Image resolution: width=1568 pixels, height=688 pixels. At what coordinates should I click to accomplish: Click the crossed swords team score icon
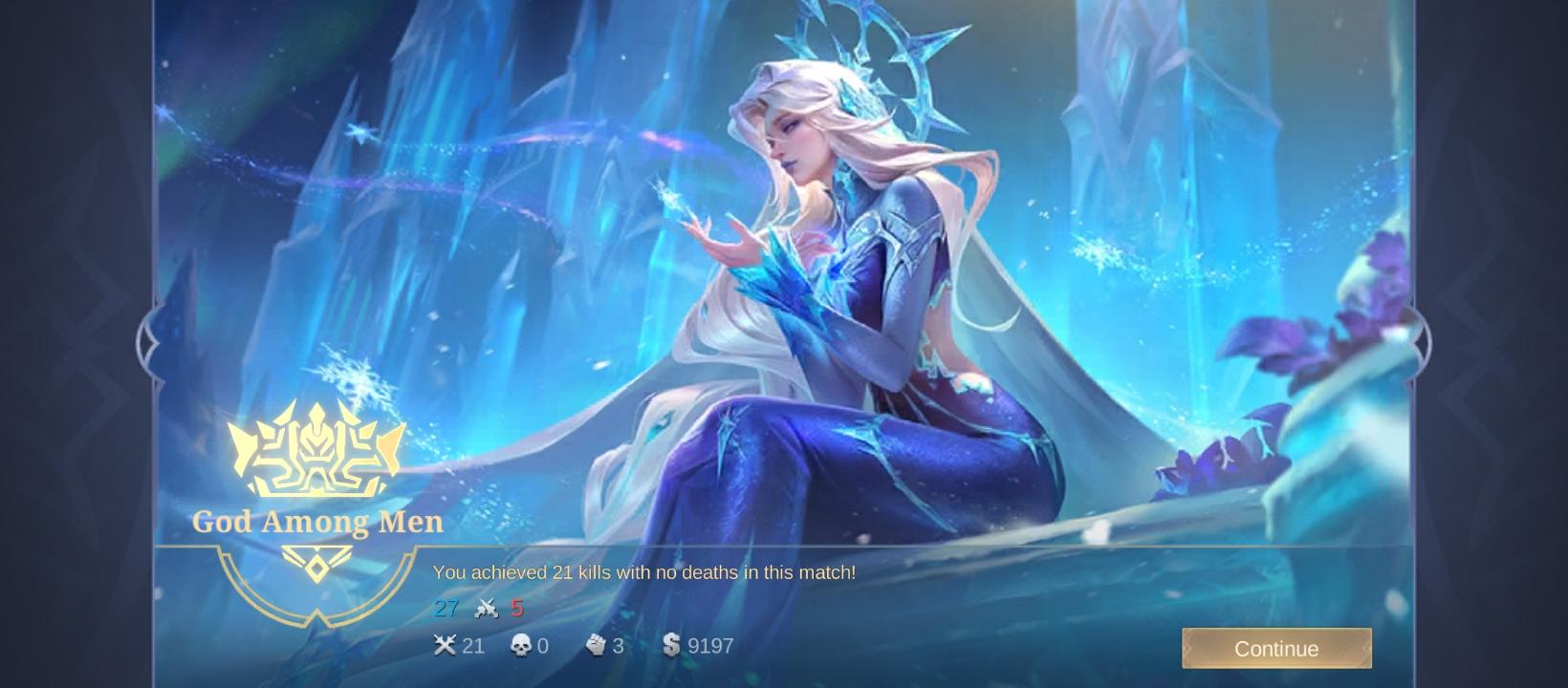pos(486,608)
